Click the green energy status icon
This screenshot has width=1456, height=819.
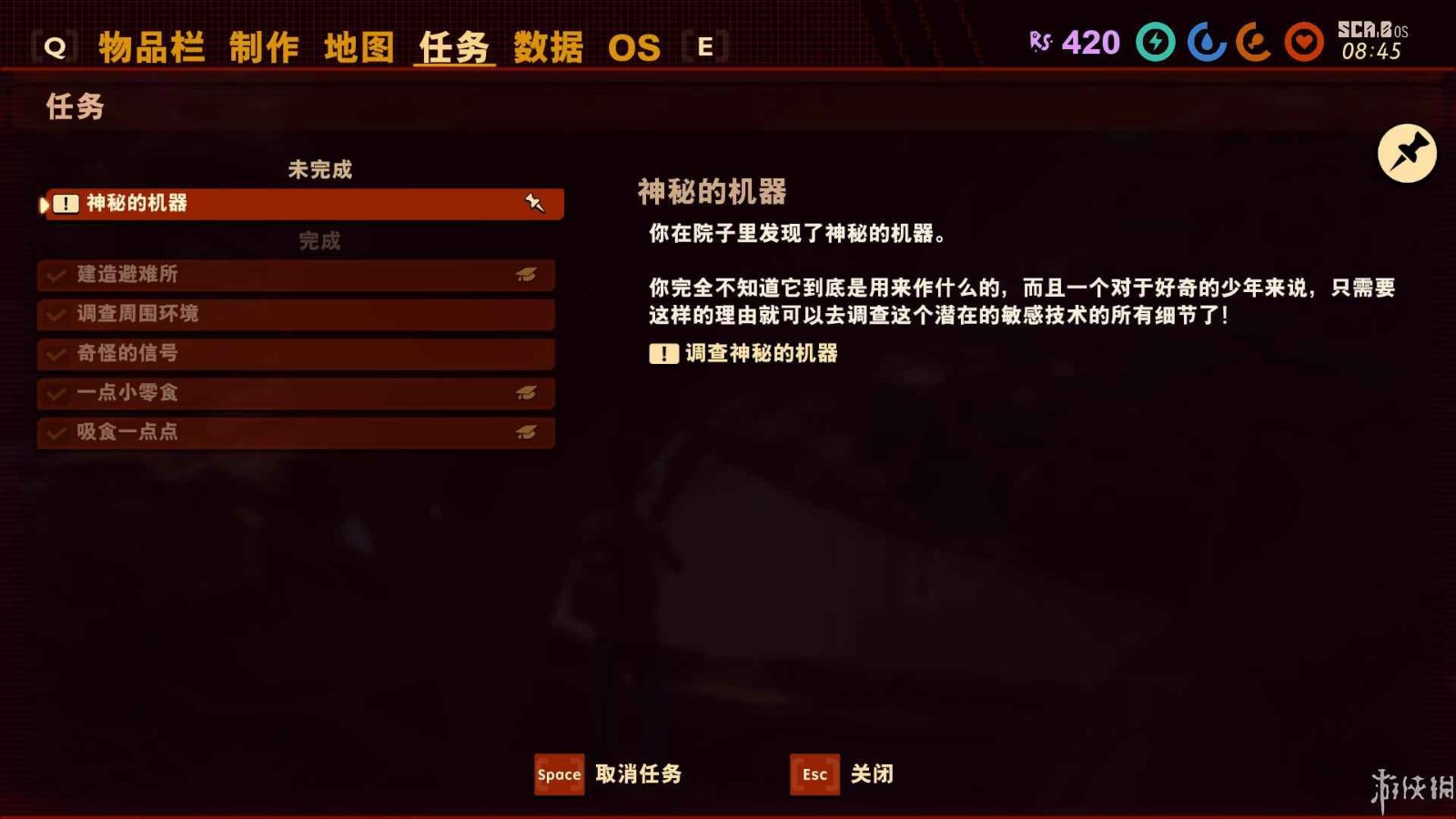[1154, 42]
